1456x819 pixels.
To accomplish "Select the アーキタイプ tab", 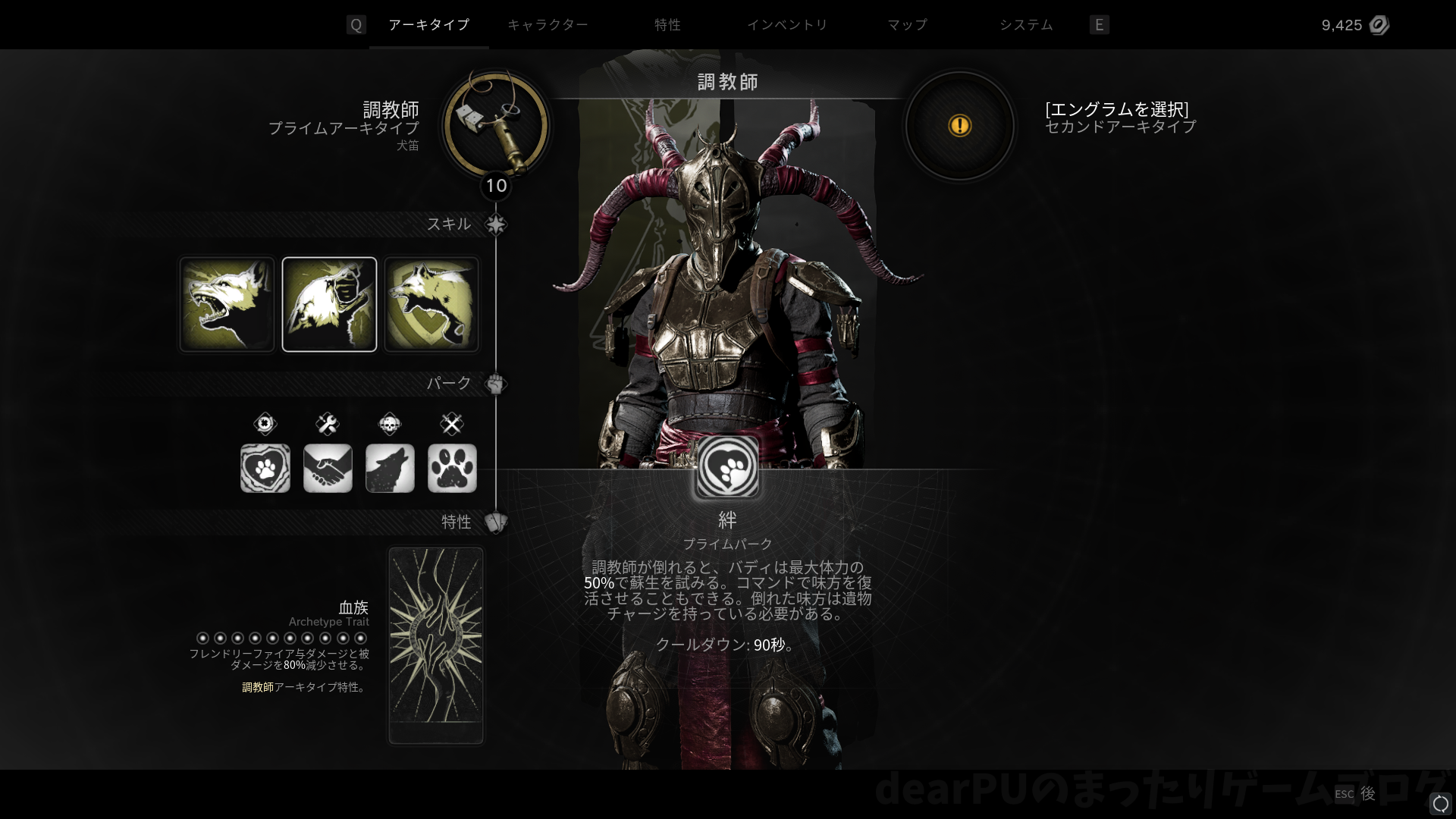I will 428,25.
